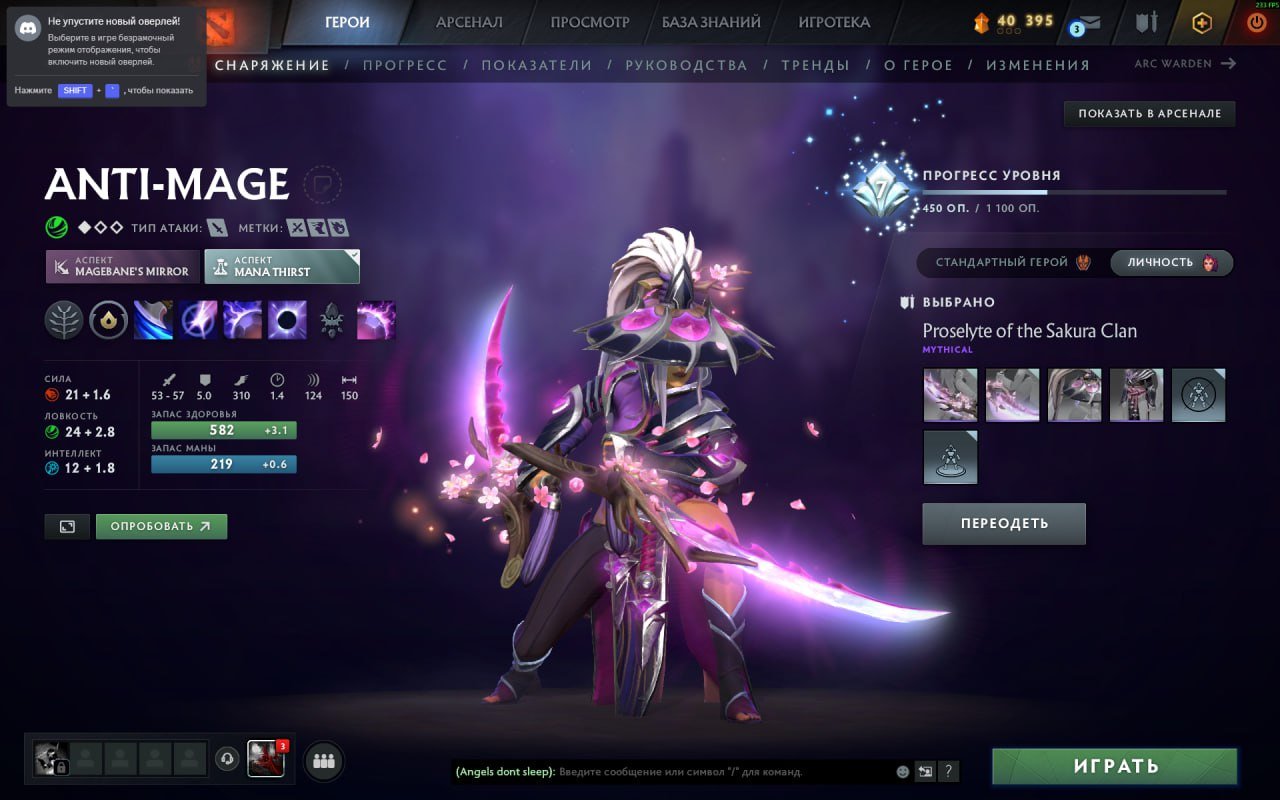Select the Mana Thirst aspect
The height and width of the screenshot is (800, 1280).
pos(282,266)
